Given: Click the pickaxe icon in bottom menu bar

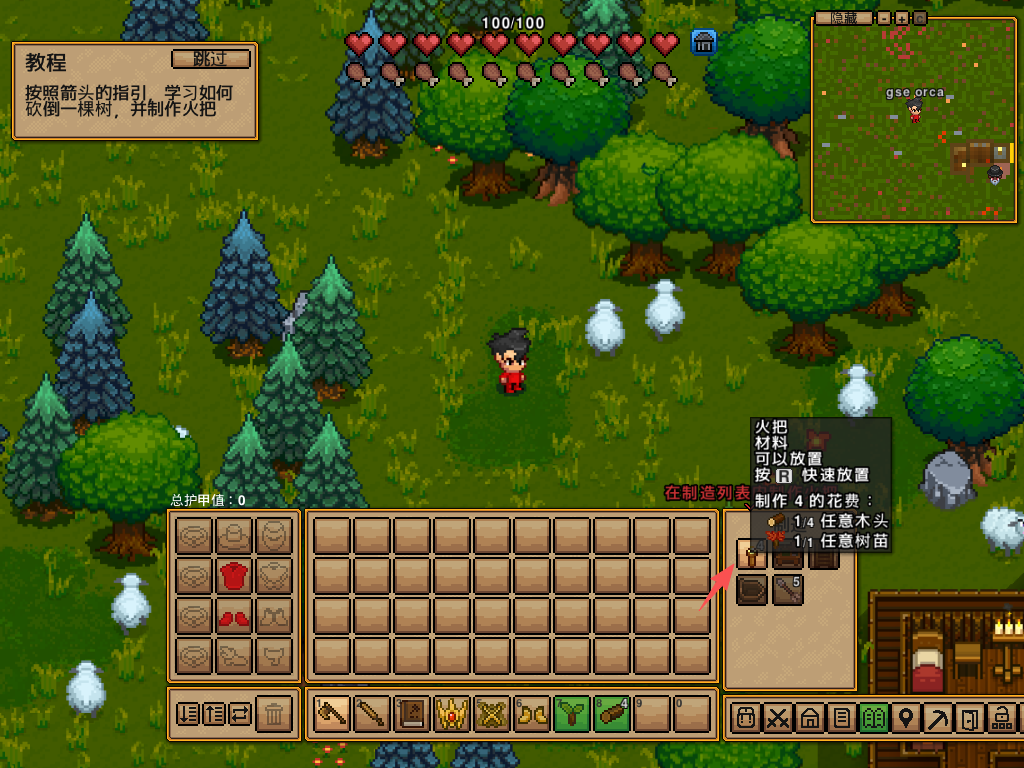Looking at the screenshot, I should tap(938, 717).
